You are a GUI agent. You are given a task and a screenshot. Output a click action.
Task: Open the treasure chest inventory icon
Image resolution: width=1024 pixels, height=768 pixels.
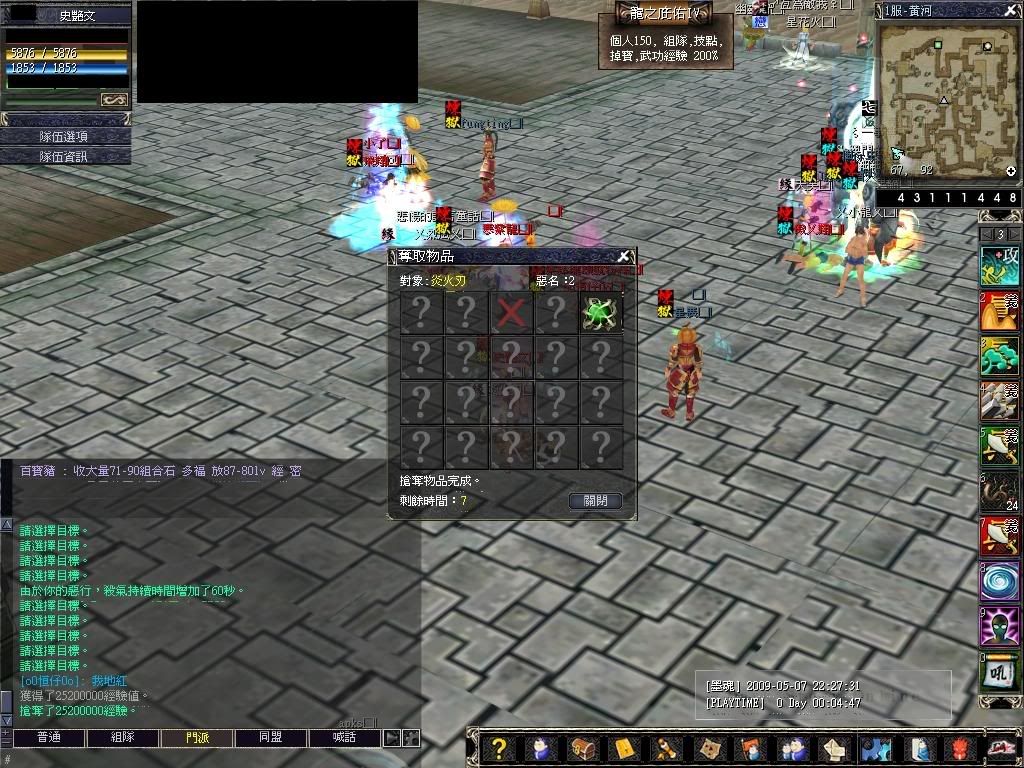583,749
